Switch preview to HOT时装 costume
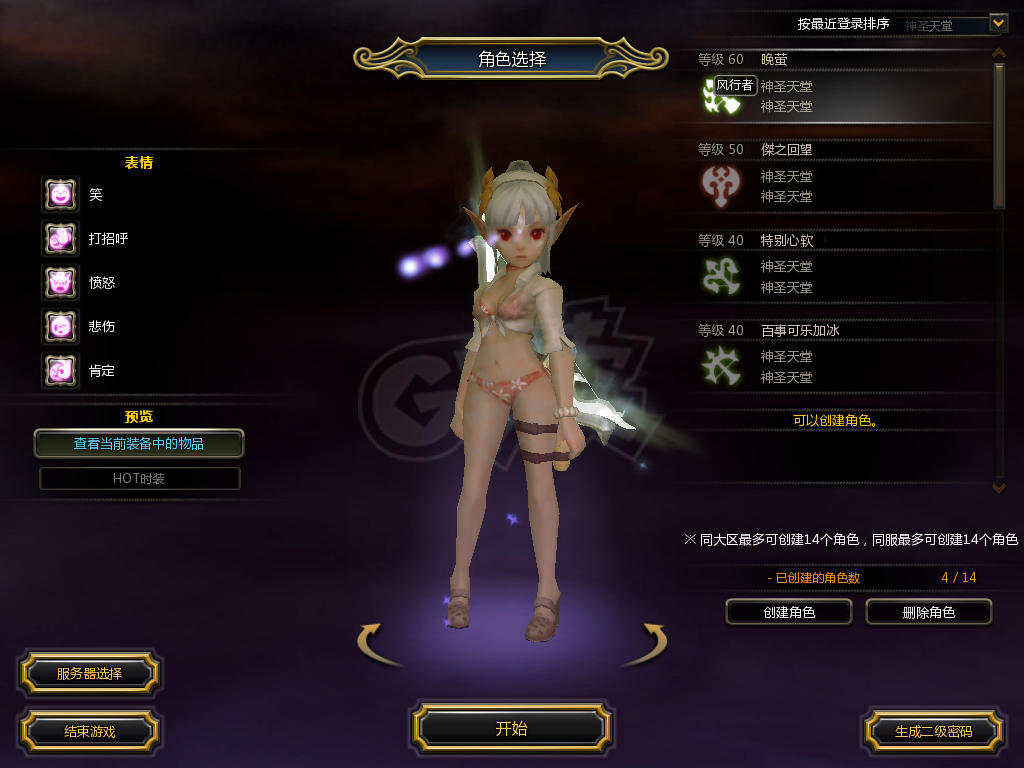 [x=139, y=478]
